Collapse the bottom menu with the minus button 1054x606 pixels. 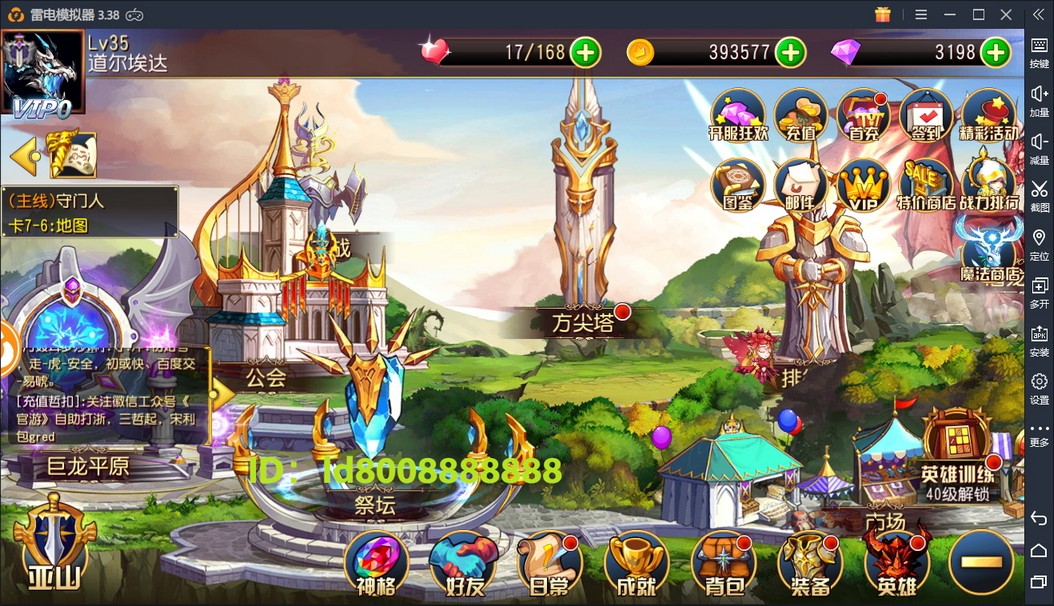click(981, 562)
